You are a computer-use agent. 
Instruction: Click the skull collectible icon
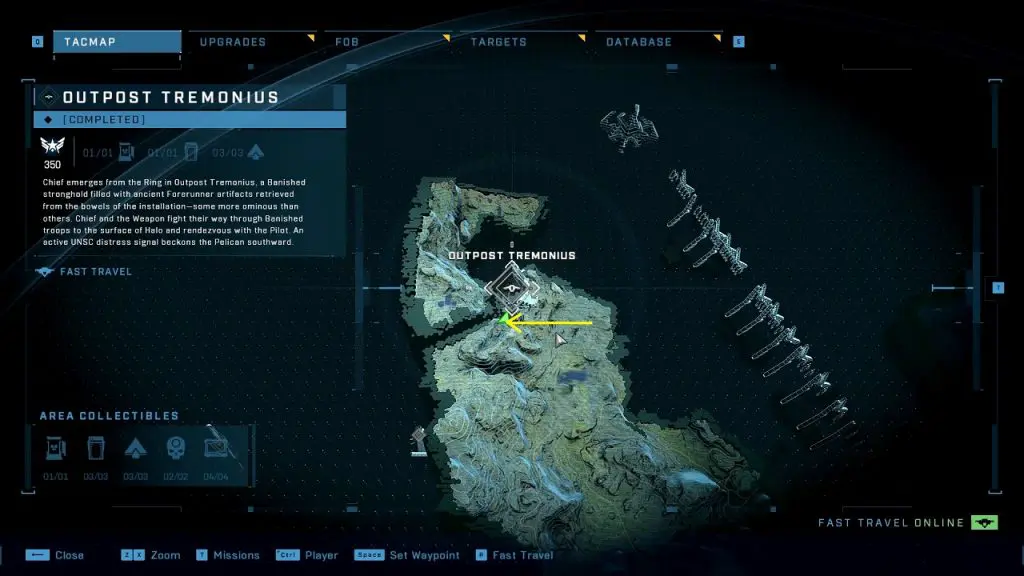(x=176, y=448)
